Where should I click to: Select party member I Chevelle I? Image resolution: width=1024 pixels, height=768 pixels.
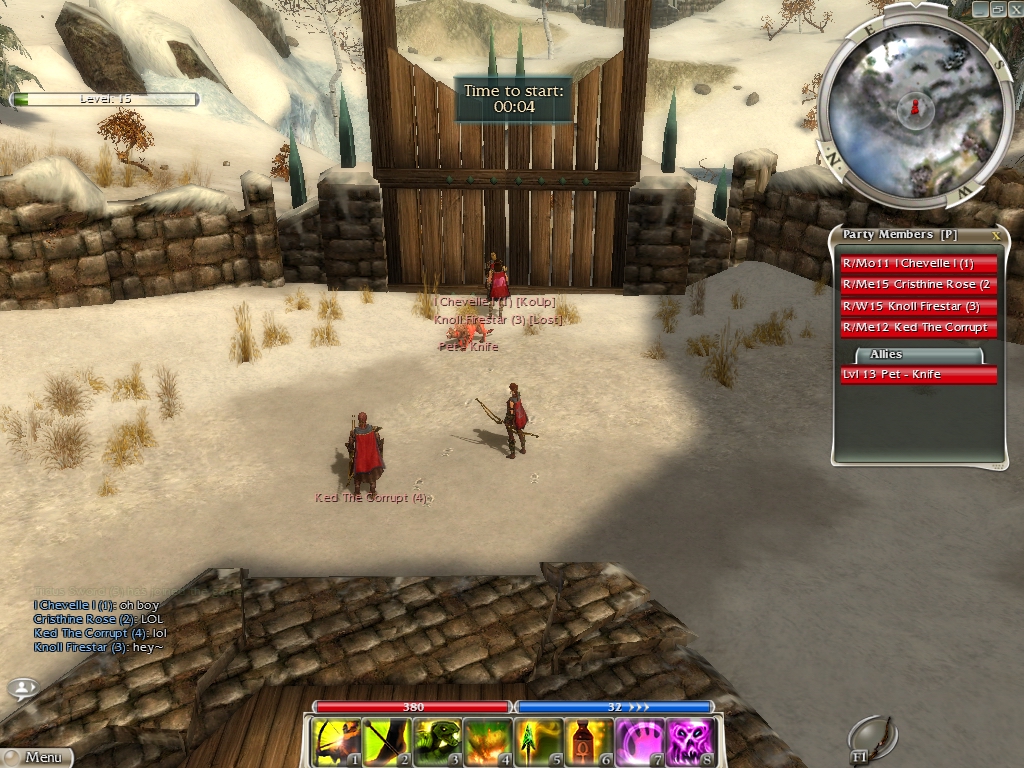click(x=919, y=264)
